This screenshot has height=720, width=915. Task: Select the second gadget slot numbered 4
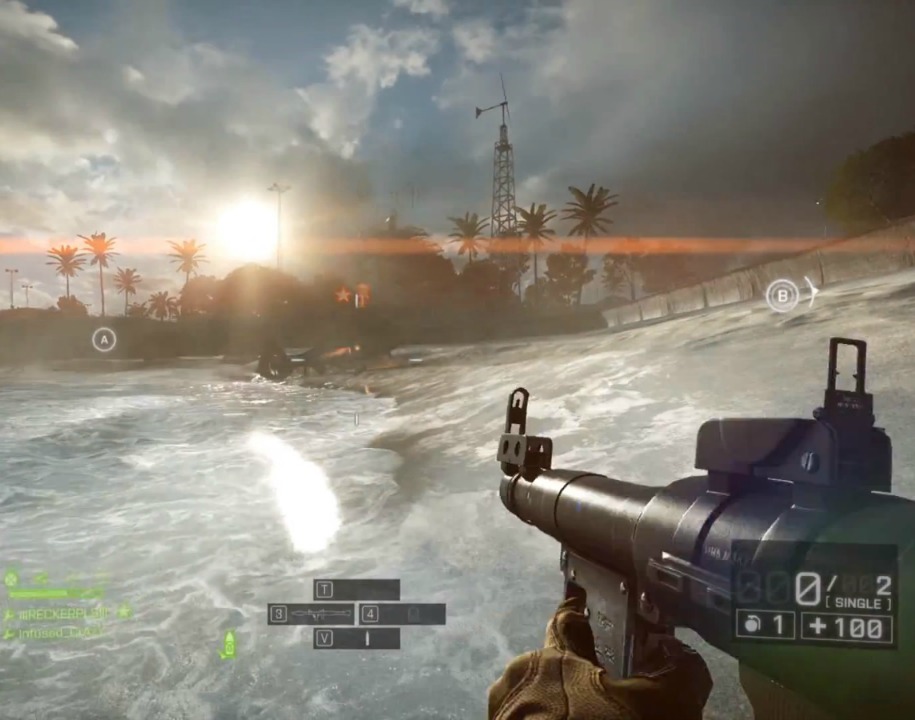pyautogui.click(x=402, y=614)
